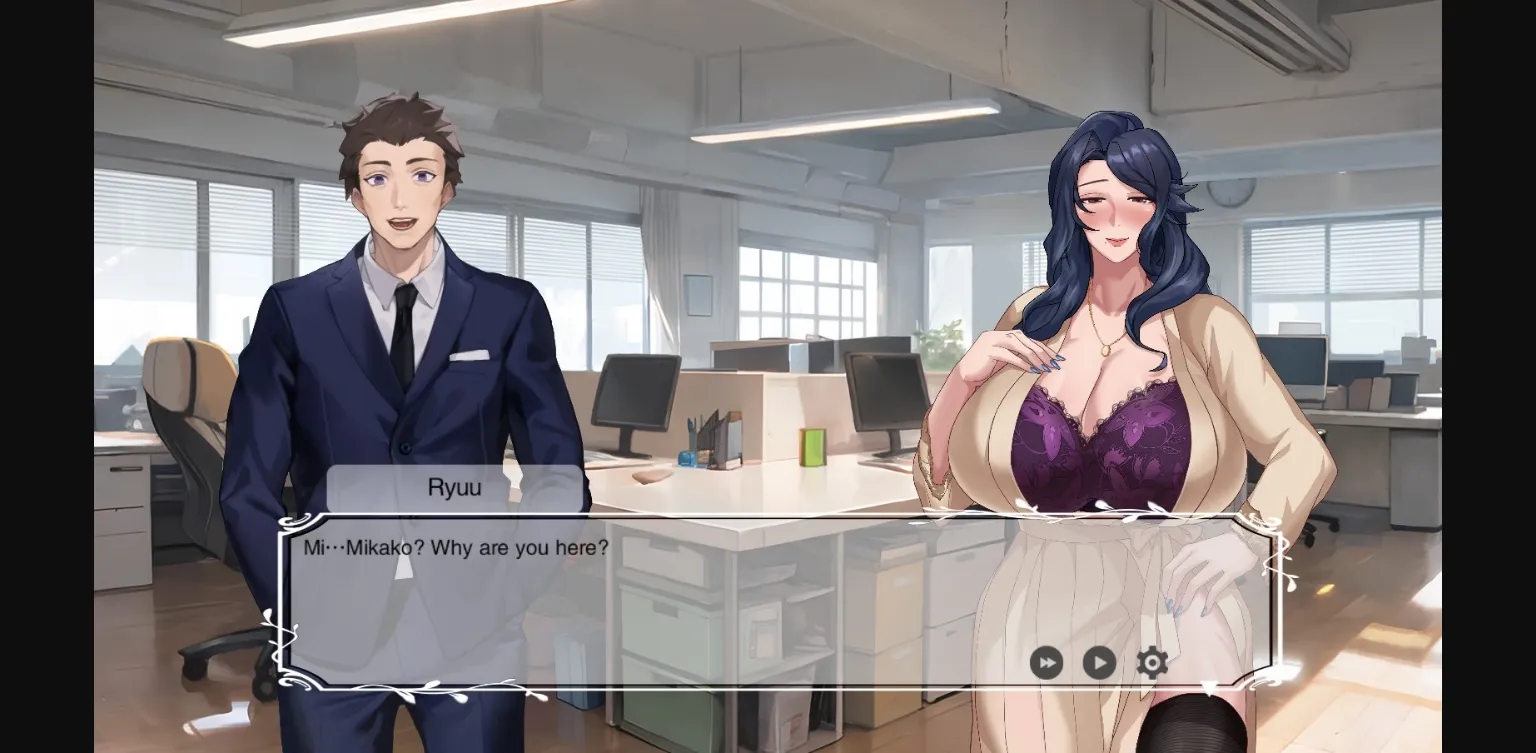Click the play icon to start auto mode

pyautogui.click(x=1098, y=663)
